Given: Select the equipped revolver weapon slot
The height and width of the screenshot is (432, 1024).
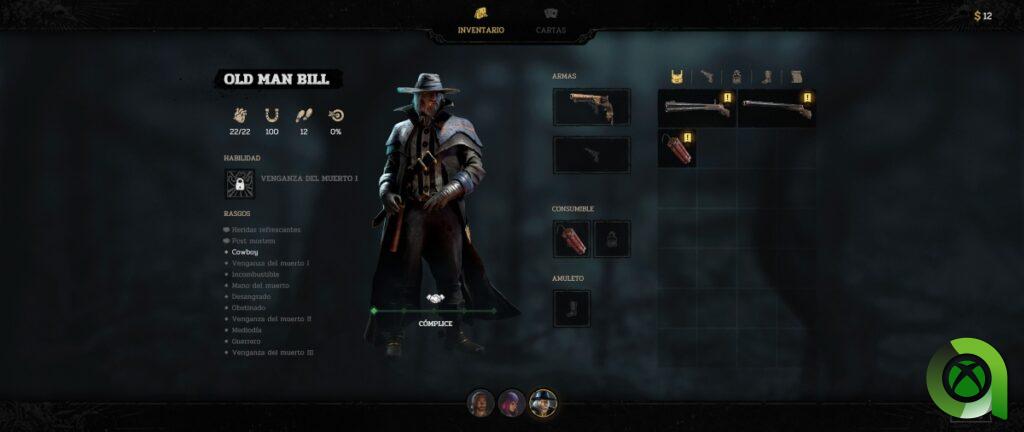Looking at the screenshot, I should click(592, 107).
